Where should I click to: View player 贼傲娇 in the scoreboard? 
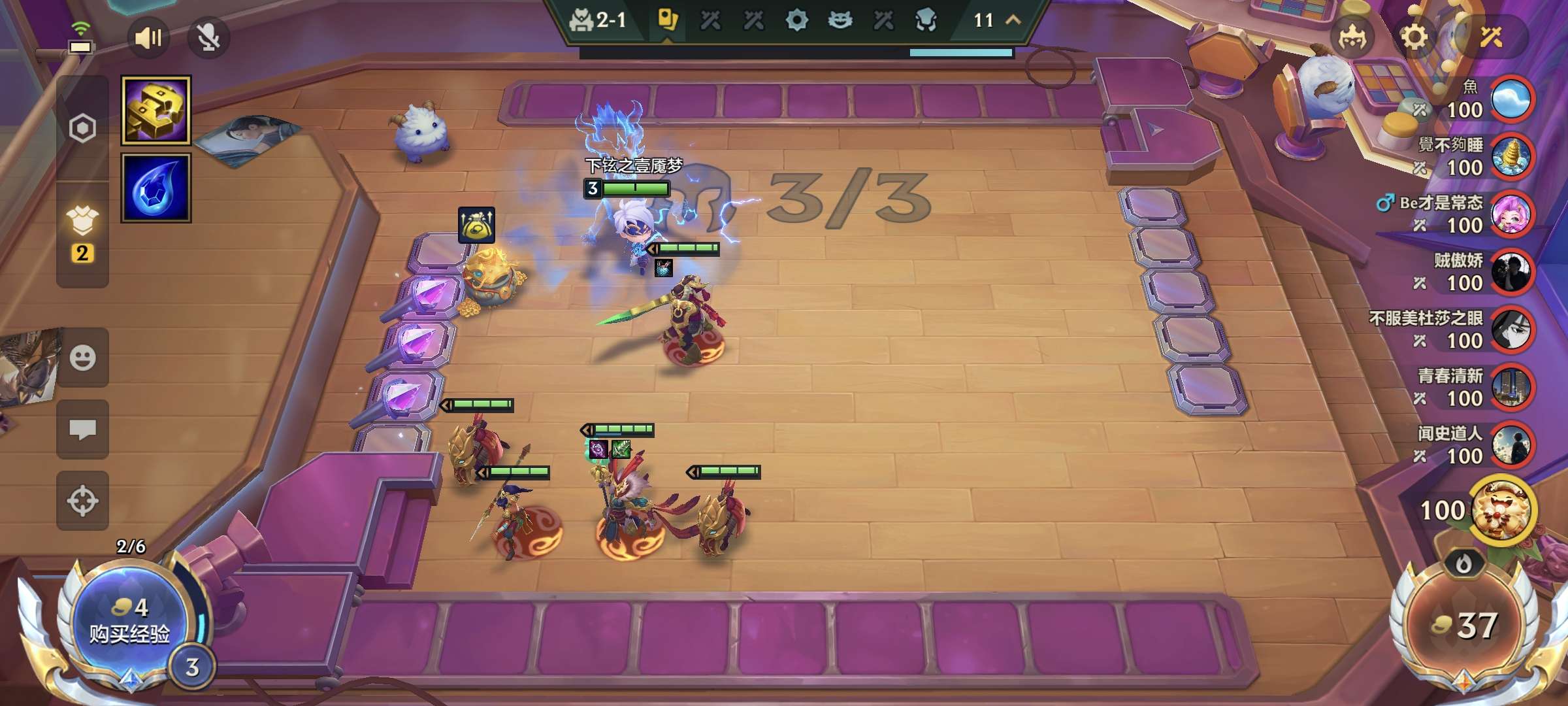tap(1511, 272)
